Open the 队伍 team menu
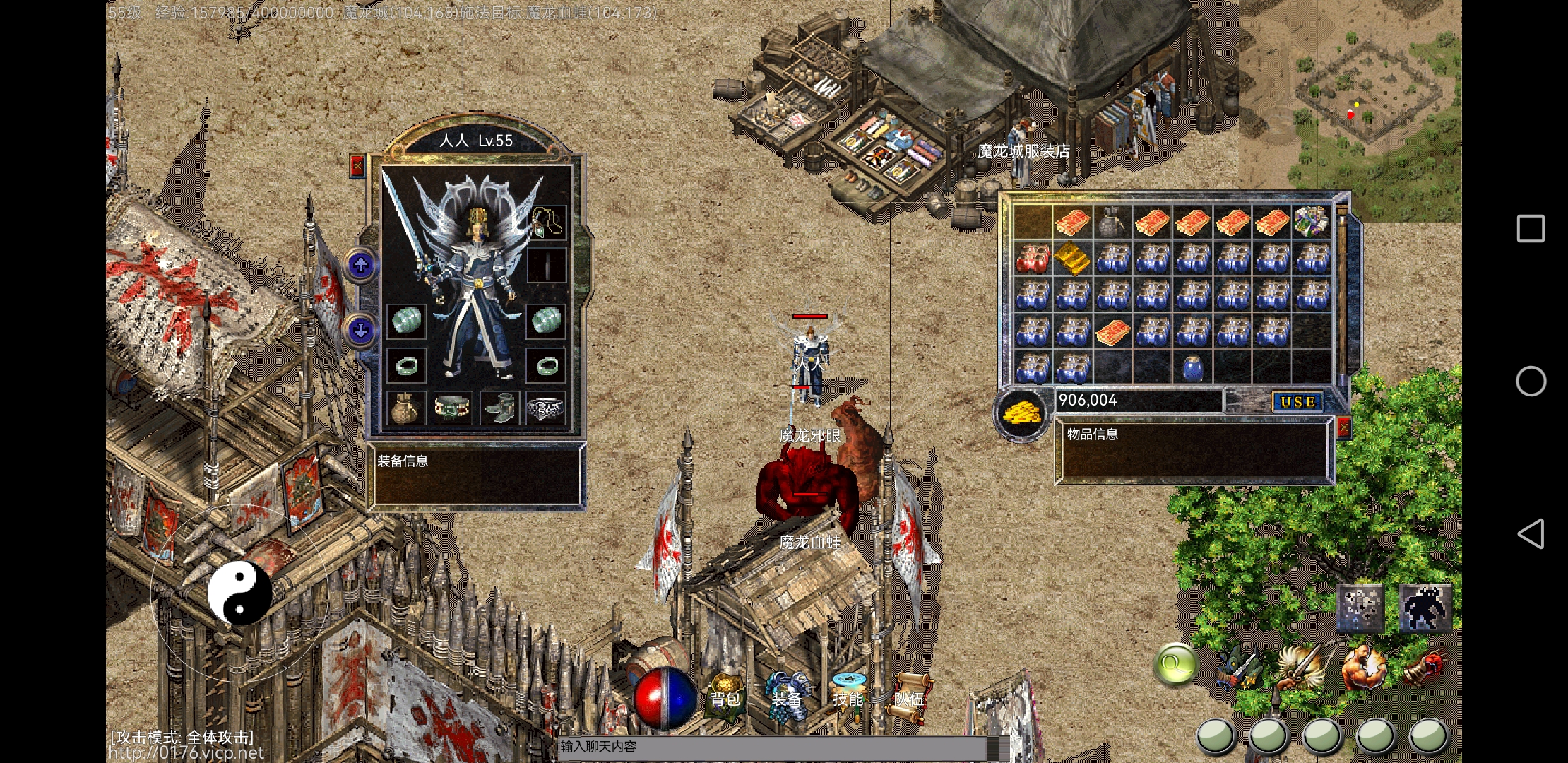 pos(908,696)
